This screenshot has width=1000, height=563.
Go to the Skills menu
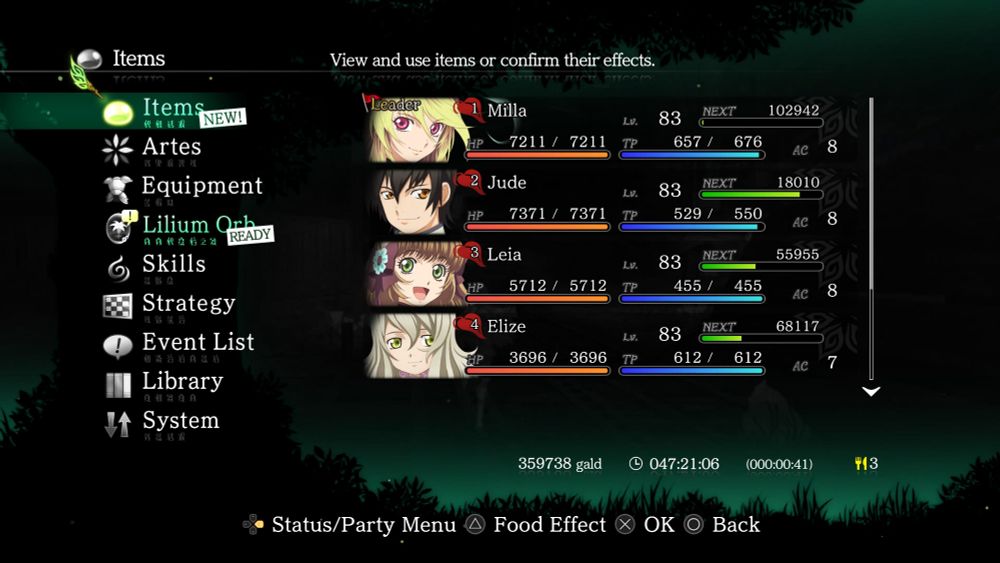click(x=173, y=264)
